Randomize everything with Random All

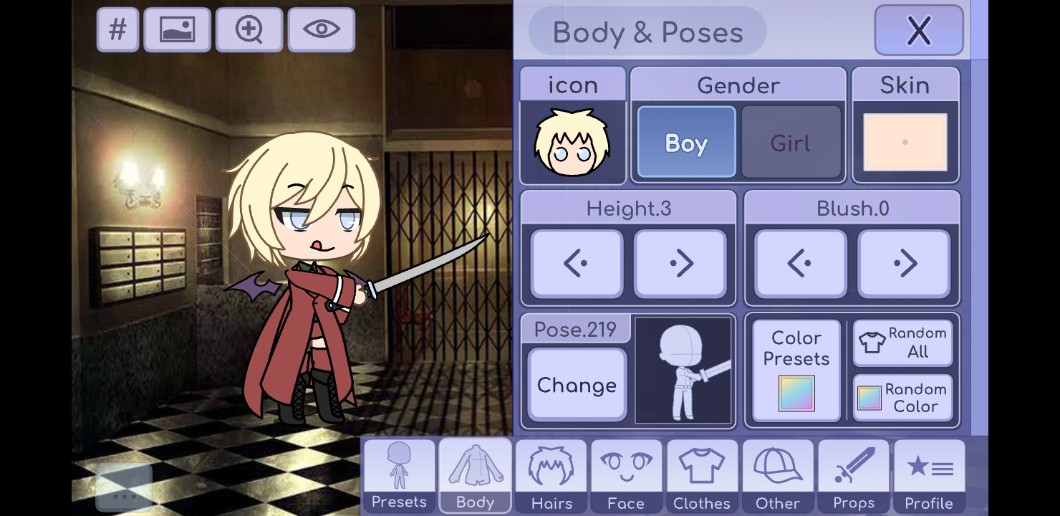coord(902,343)
